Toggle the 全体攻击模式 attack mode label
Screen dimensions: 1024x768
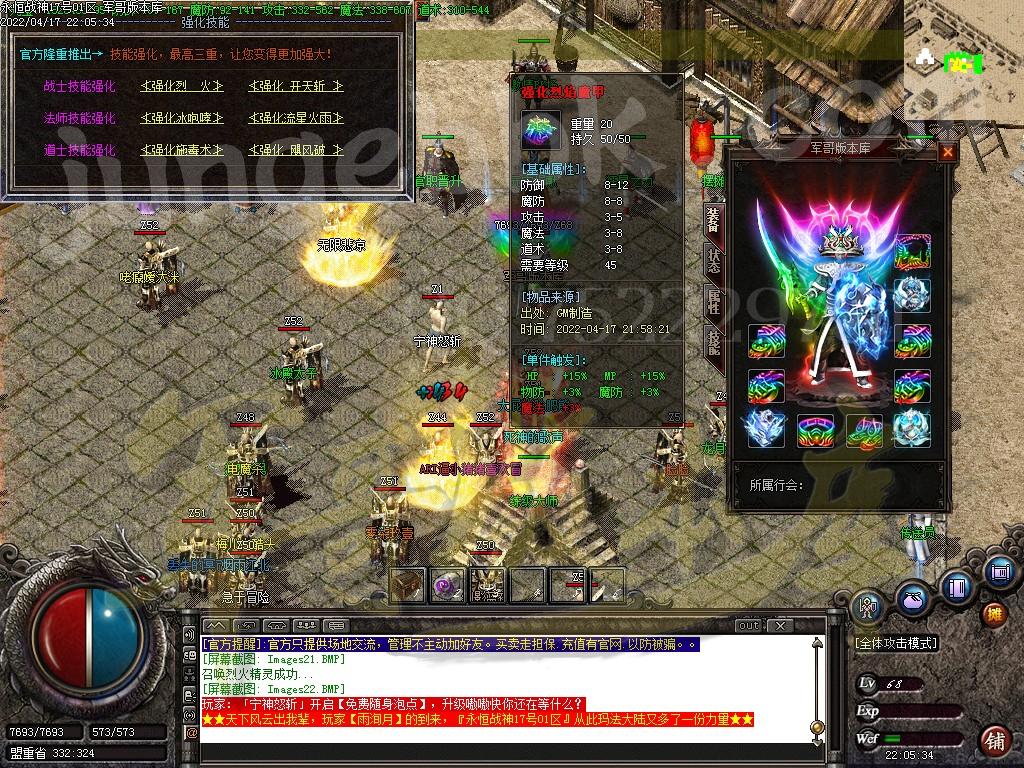896,644
